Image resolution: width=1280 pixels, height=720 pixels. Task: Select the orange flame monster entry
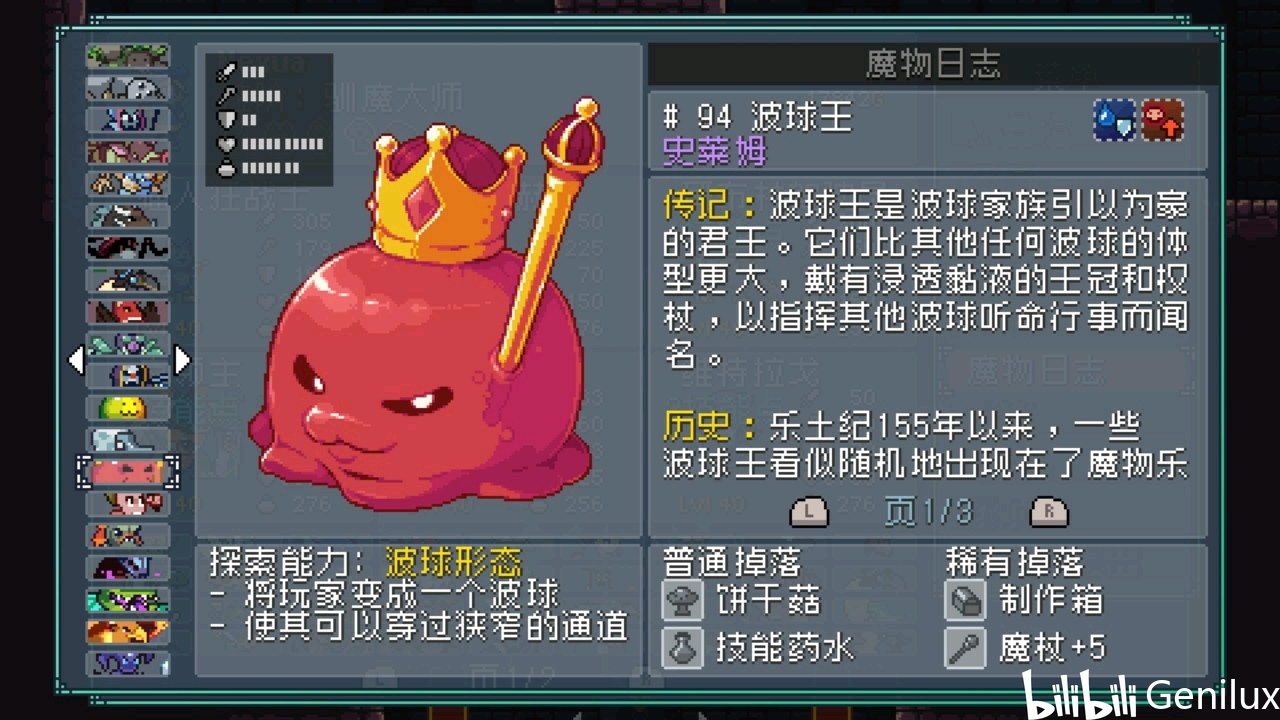(x=127, y=631)
